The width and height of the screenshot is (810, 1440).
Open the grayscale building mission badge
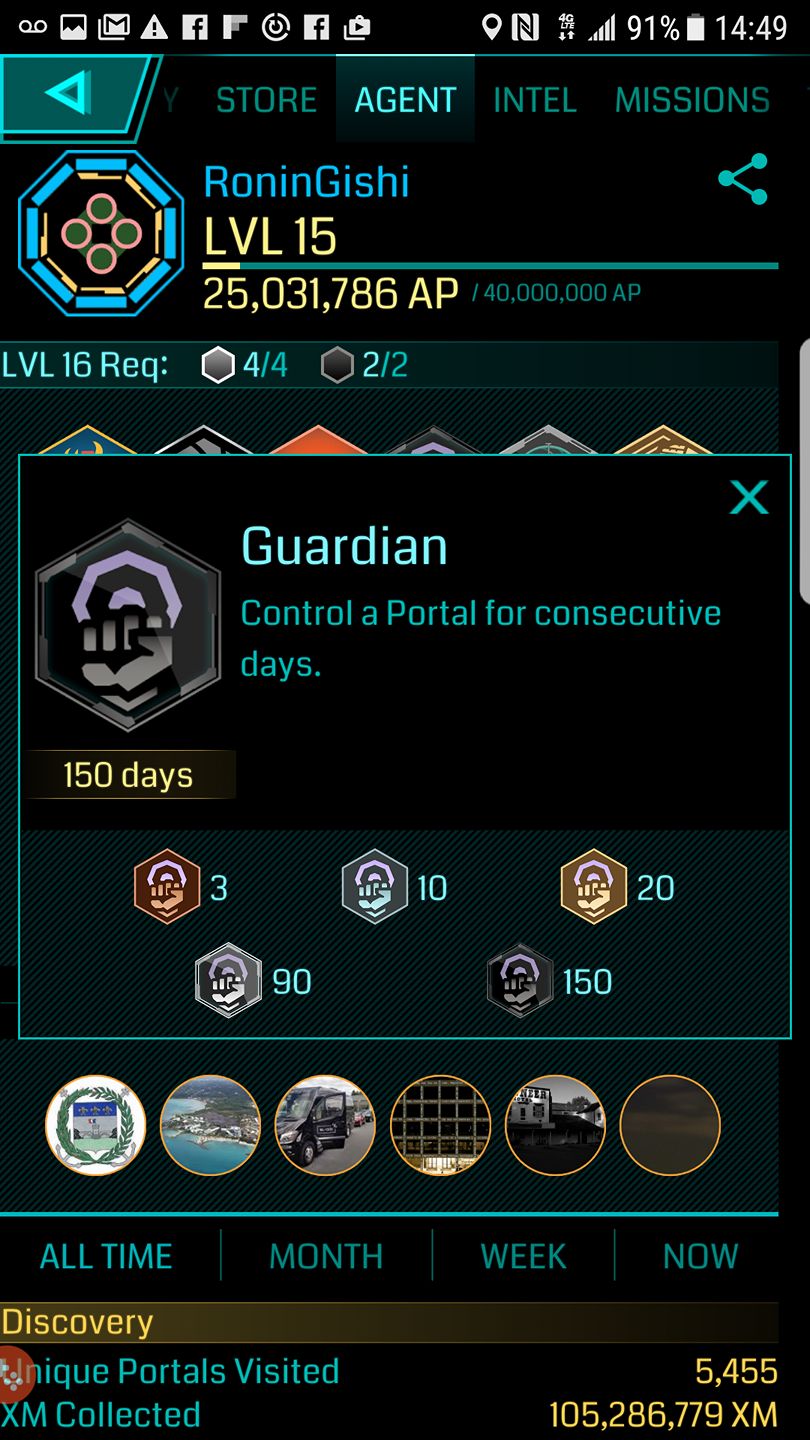(x=555, y=1125)
